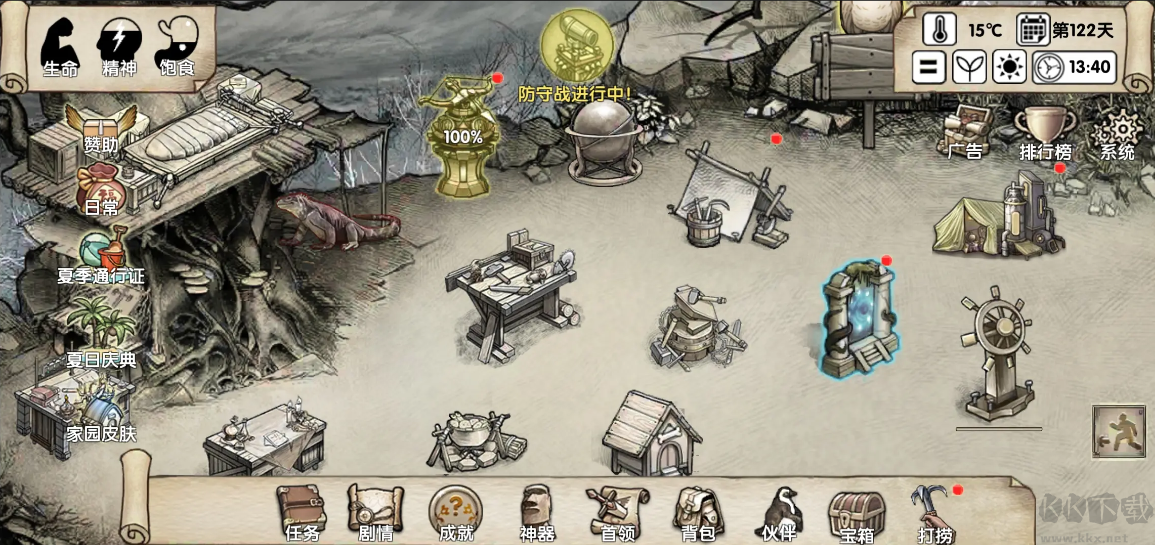Select the 打捞 salvage hook
The width and height of the screenshot is (1155, 545).
pos(935,510)
